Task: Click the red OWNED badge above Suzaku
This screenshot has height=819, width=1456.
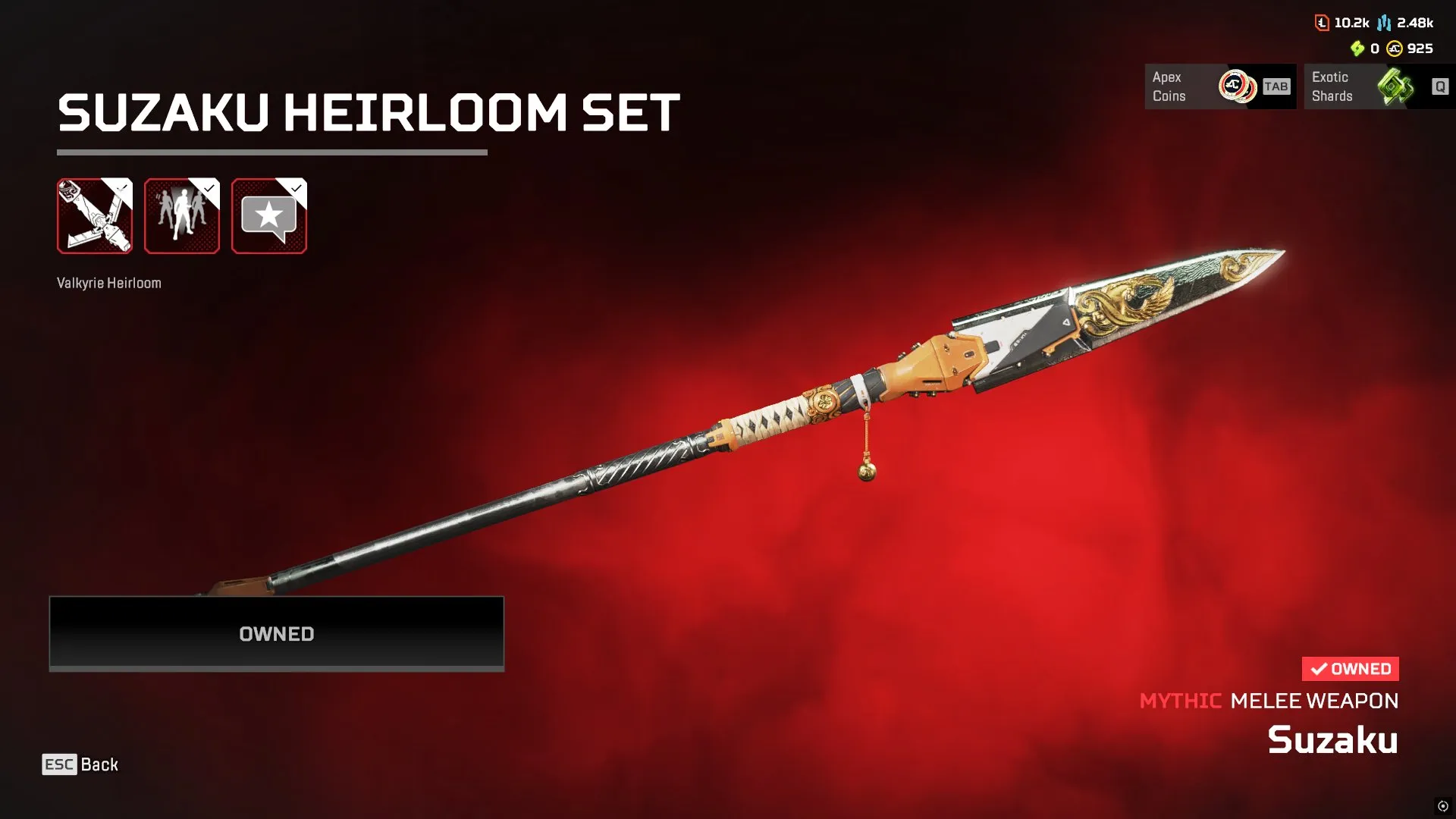Action: point(1351,668)
